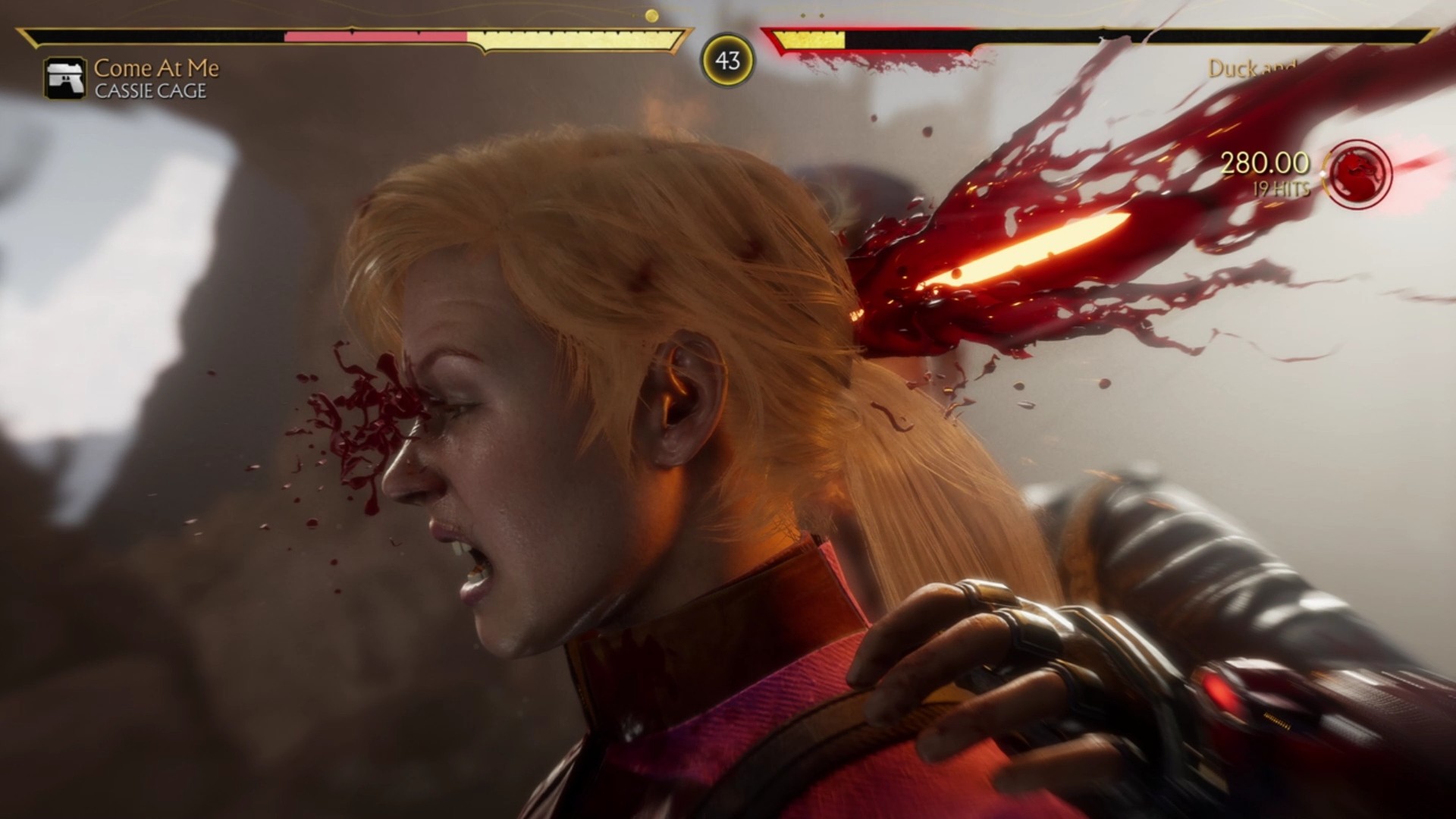
Task: Open details under the CASSIE CAGE nameplate
Action: 149,89
